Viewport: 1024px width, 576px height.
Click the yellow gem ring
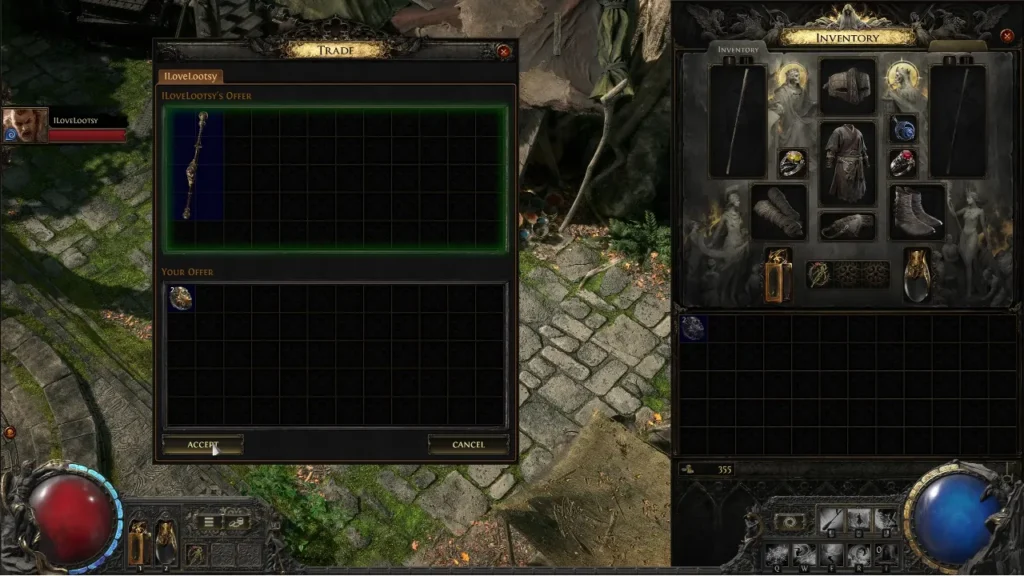point(792,163)
